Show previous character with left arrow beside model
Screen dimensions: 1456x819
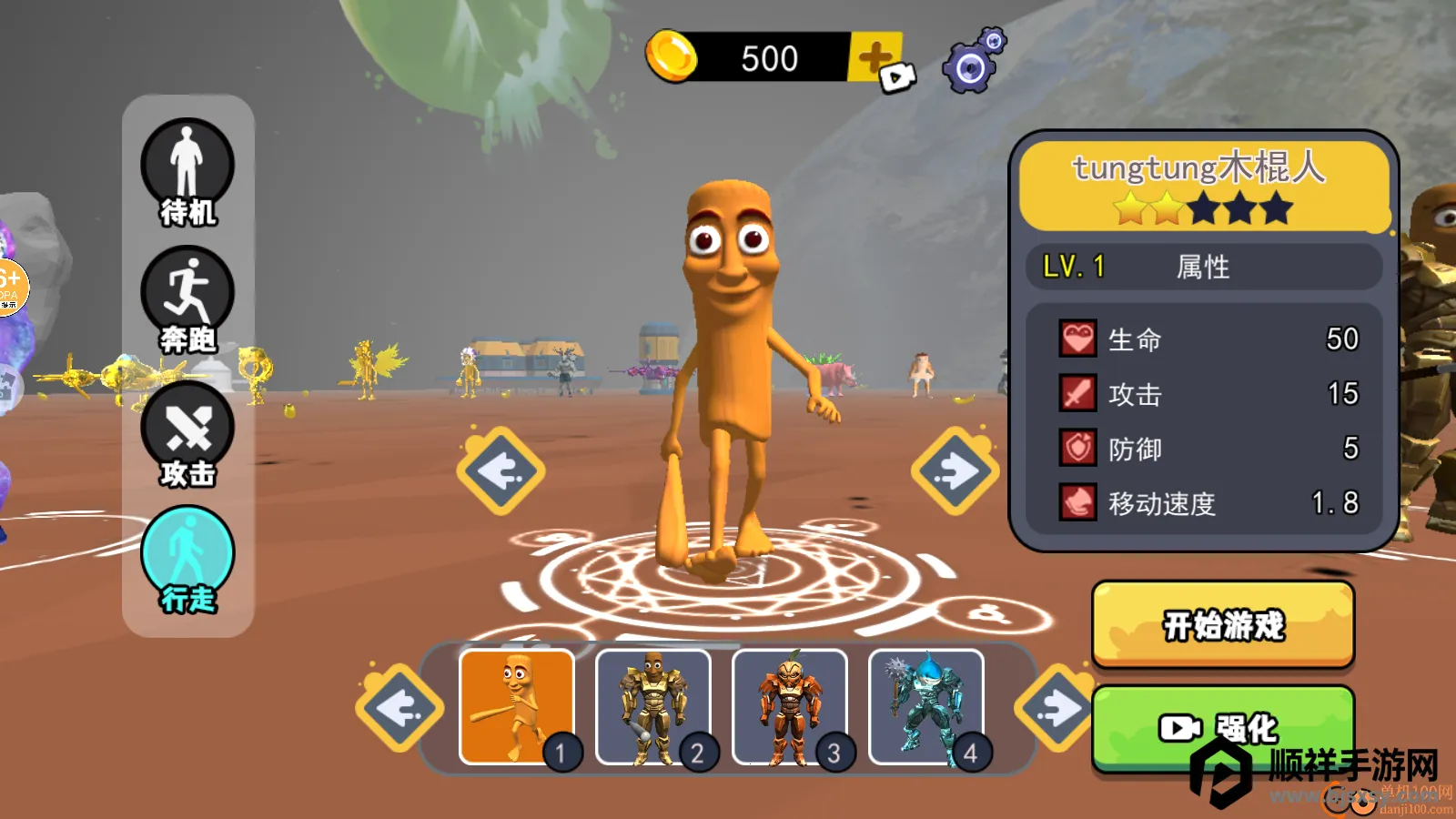(500, 470)
